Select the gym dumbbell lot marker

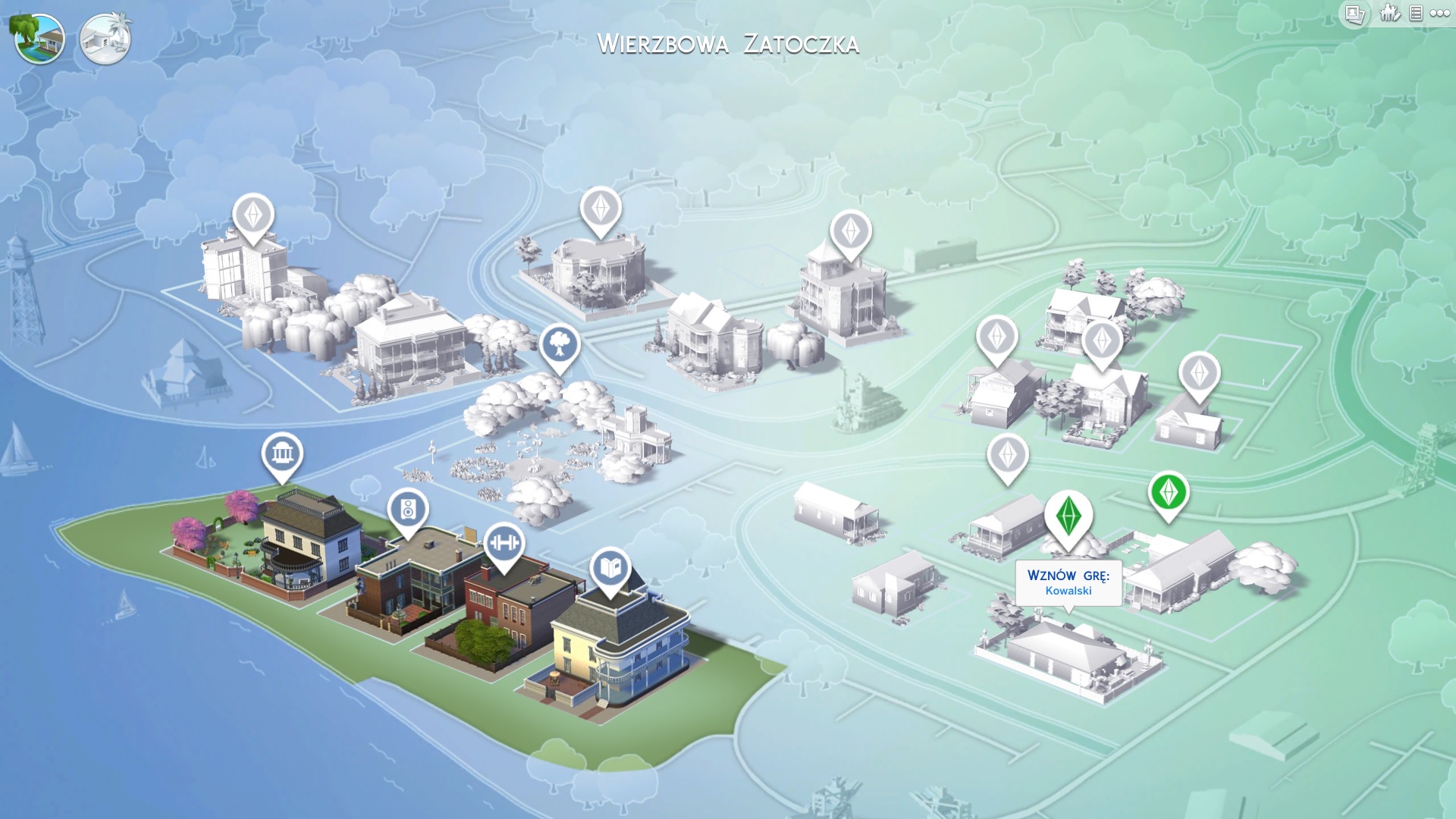point(504,543)
